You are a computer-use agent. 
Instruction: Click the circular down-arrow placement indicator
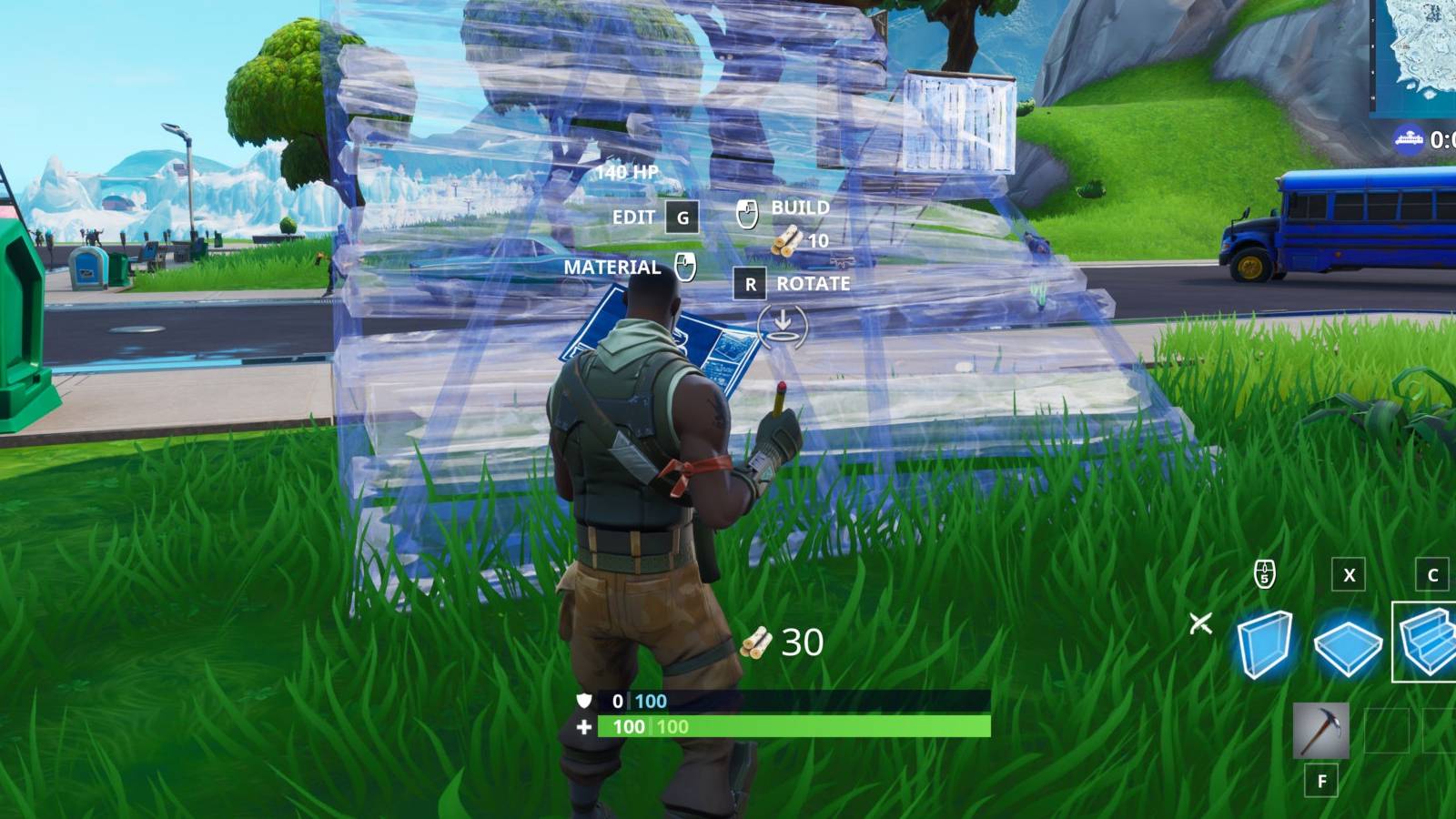click(x=784, y=325)
